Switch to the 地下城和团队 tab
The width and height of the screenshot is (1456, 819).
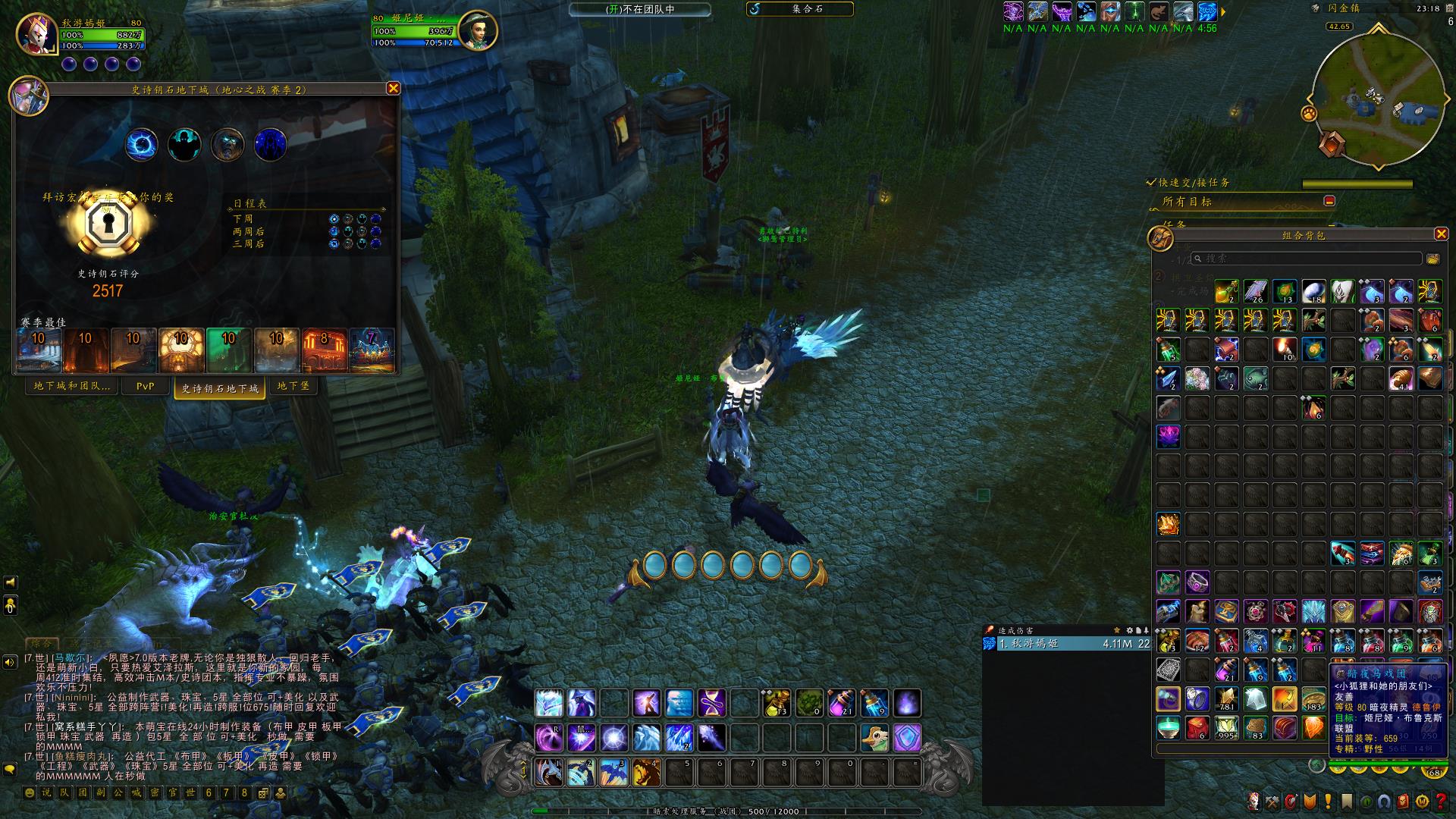click(71, 386)
